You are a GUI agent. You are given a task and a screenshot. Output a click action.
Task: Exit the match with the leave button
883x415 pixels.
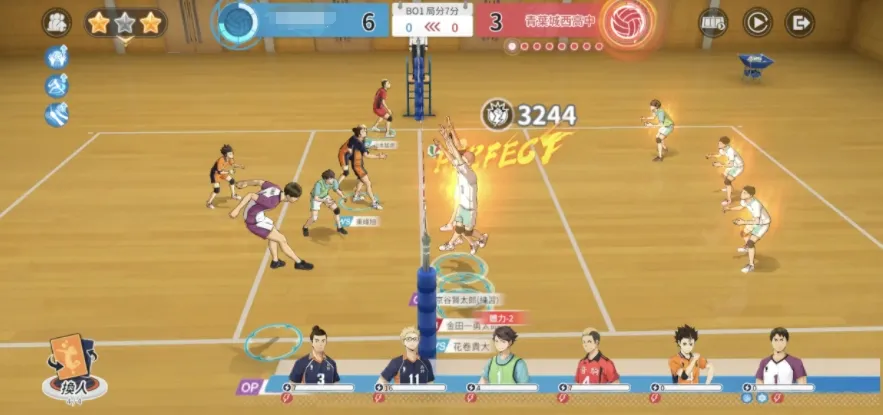click(800, 21)
